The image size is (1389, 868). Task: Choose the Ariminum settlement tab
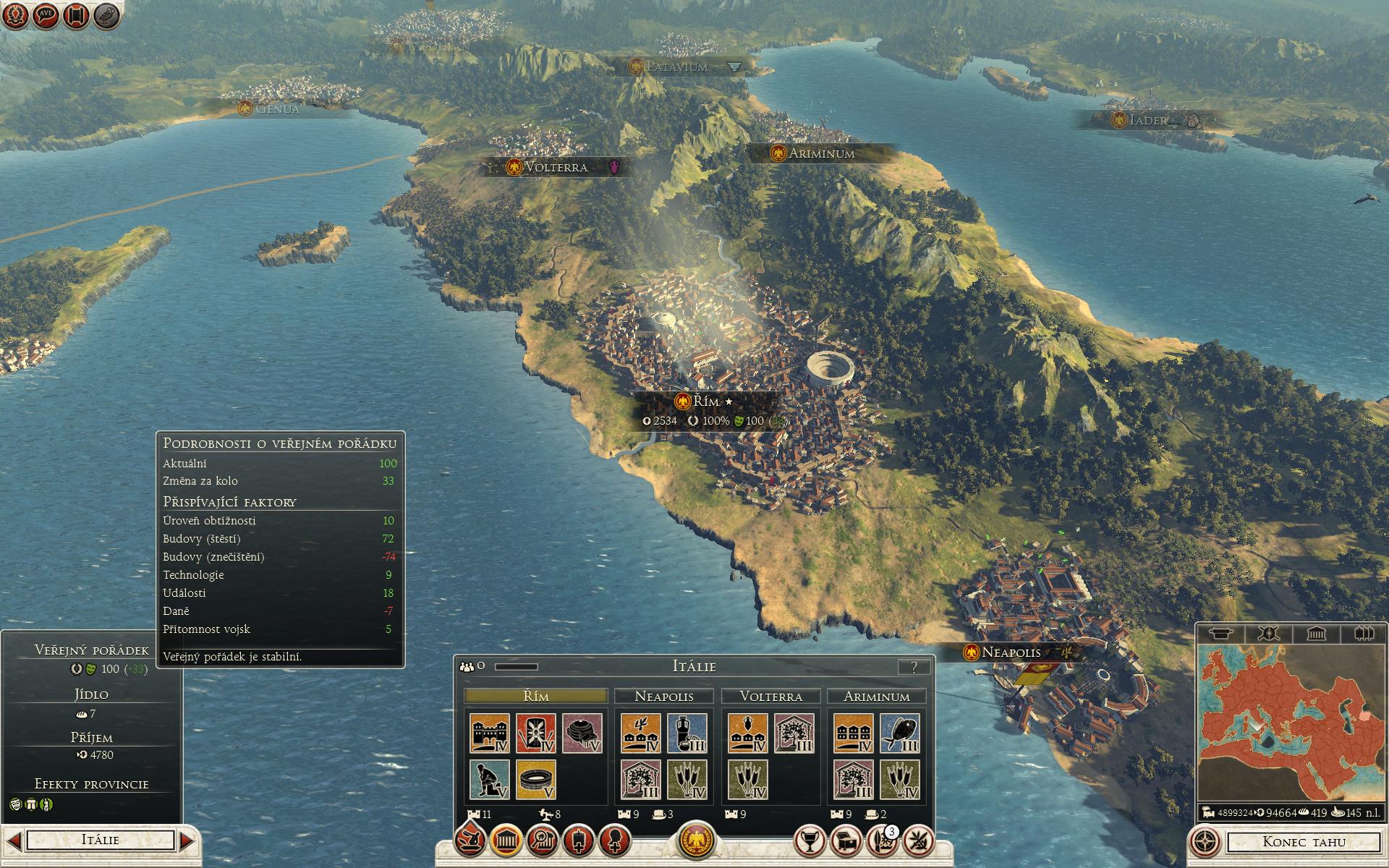pos(876,696)
